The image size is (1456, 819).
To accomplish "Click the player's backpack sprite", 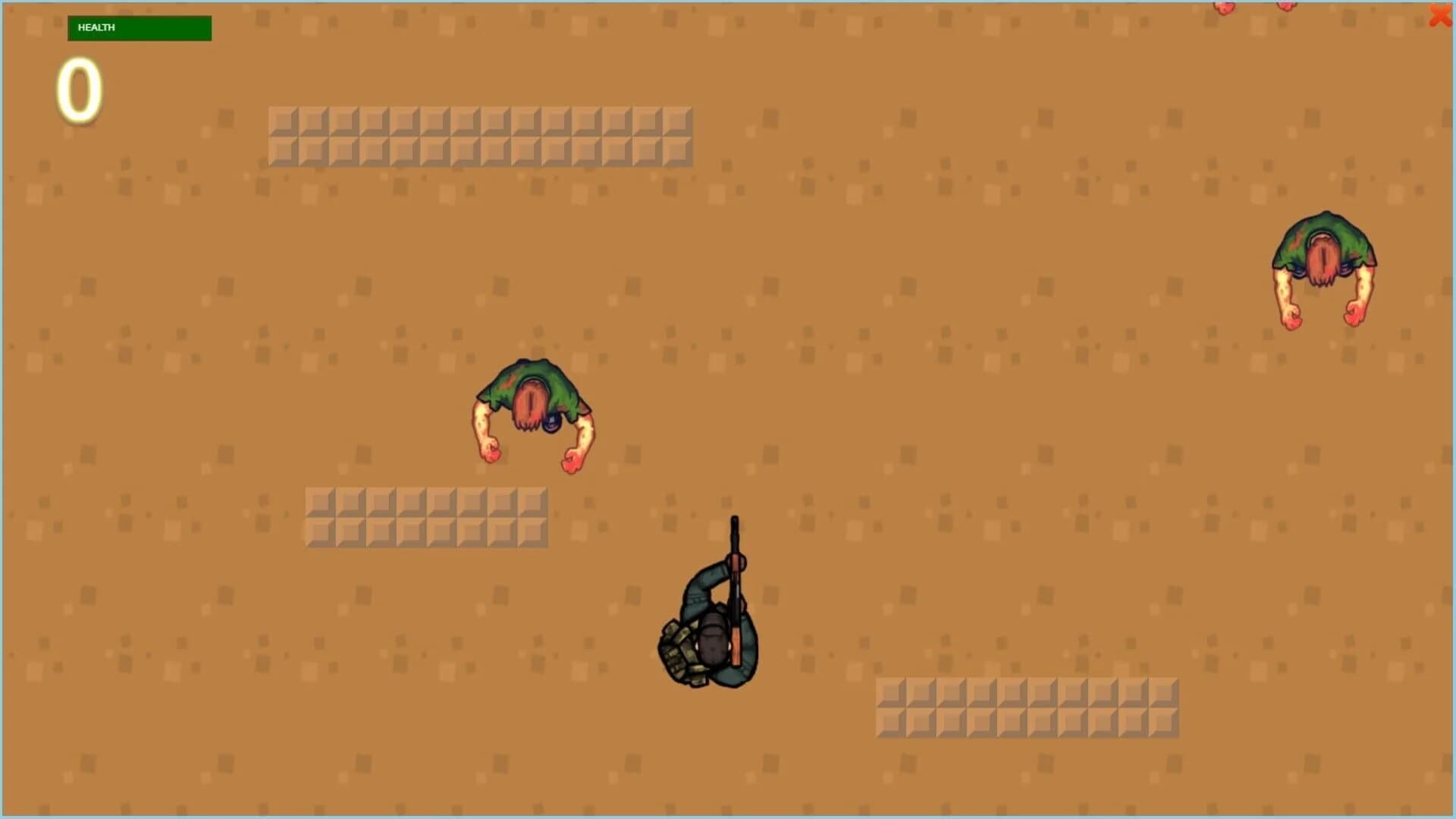I will tap(677, 652).
